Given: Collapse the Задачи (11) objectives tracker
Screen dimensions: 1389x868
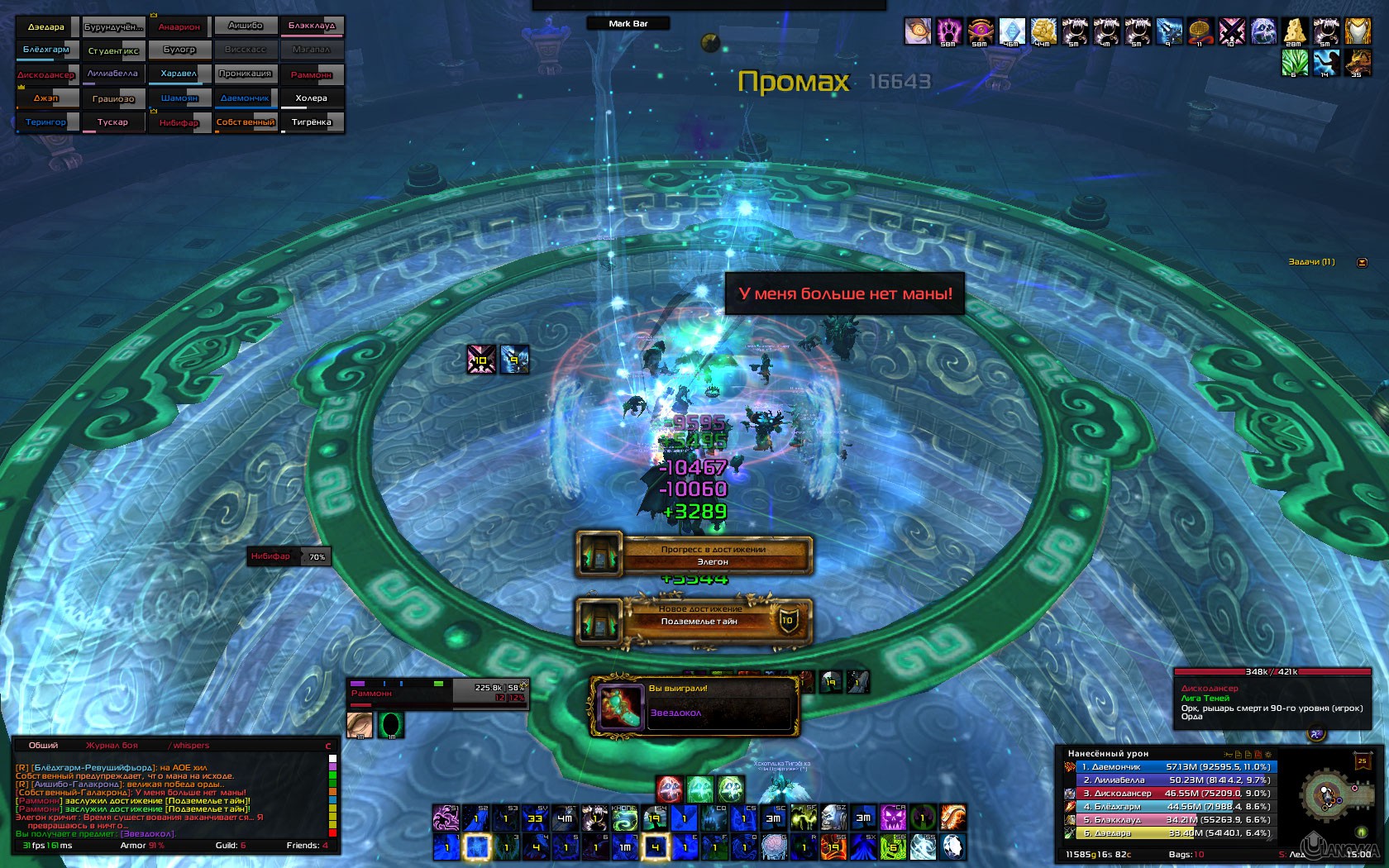Looking at the screenshot, I should click(1362, 262).
